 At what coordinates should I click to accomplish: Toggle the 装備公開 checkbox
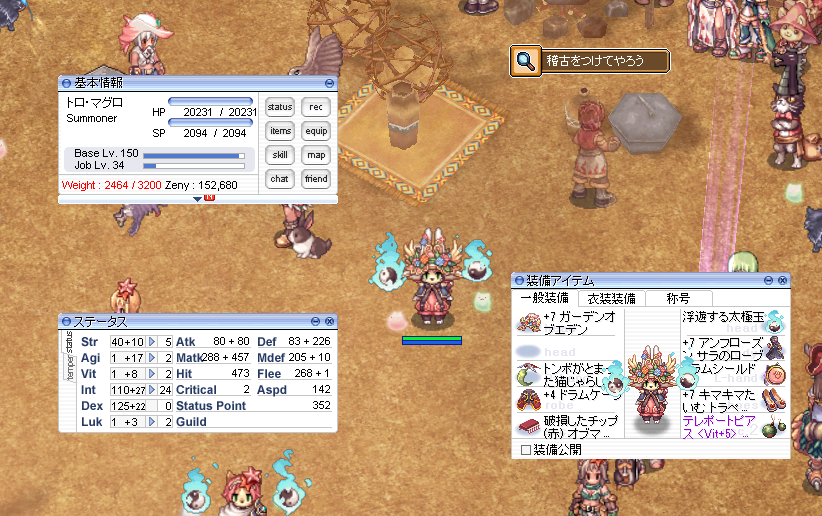(526, 450)
